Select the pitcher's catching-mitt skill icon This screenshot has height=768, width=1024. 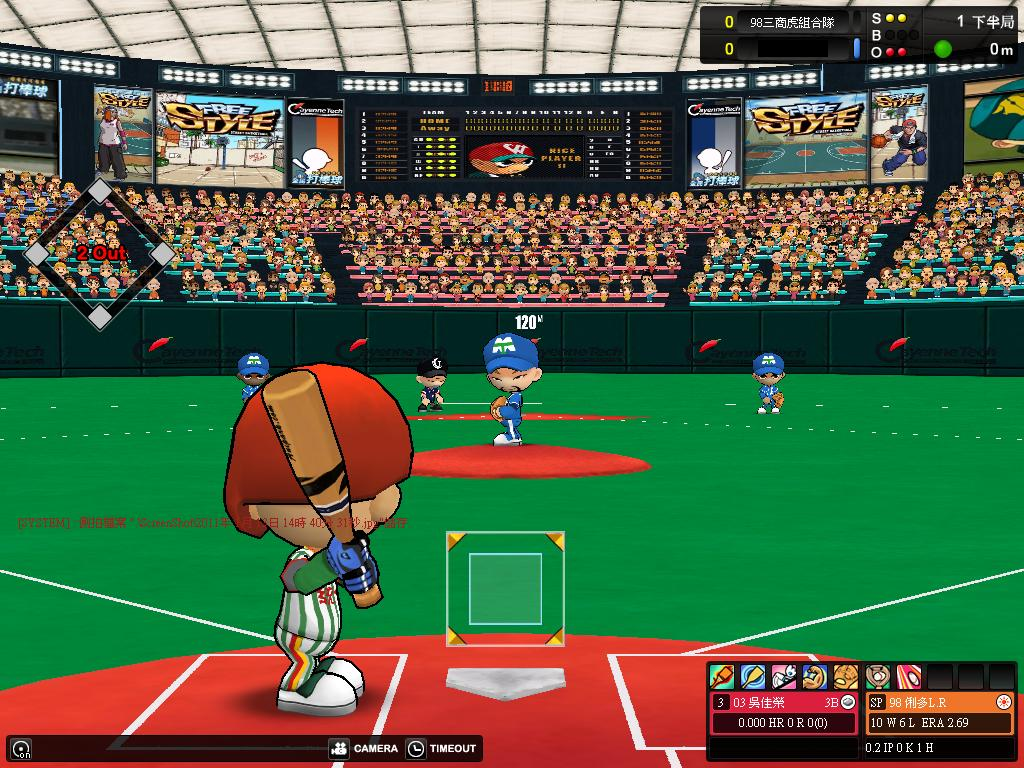tap(878, 677)
